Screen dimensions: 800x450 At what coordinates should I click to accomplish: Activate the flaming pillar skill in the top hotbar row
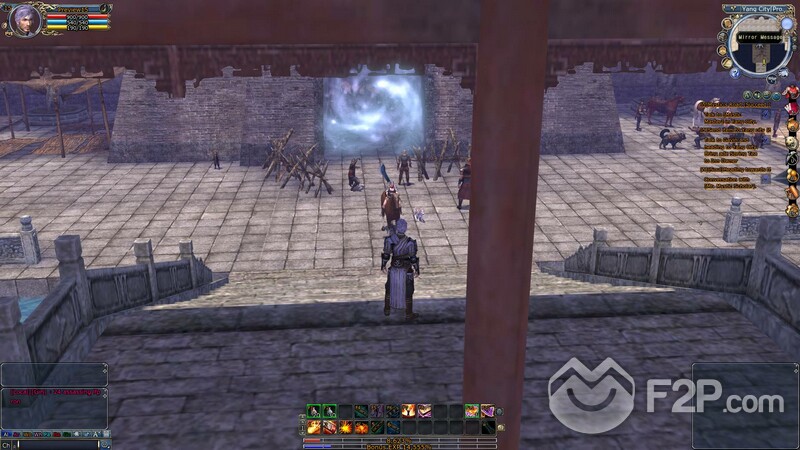[409, 411]
